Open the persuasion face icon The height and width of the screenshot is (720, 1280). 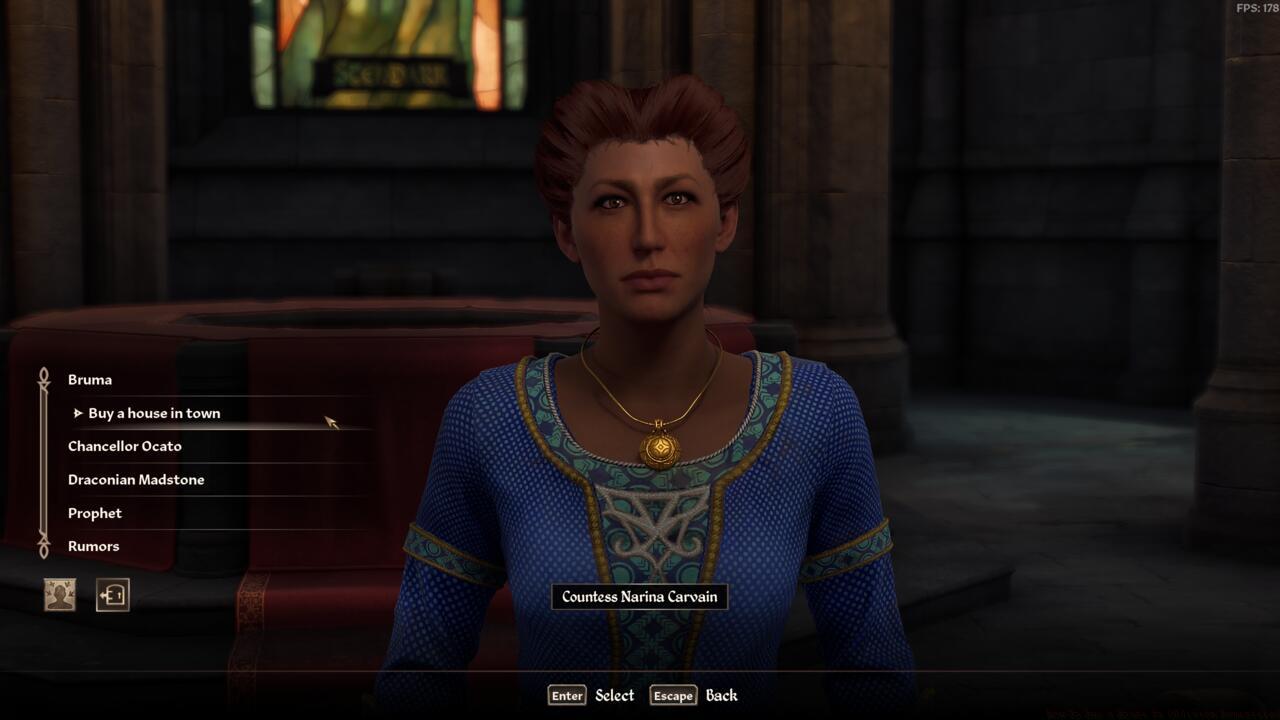point(60,595)
